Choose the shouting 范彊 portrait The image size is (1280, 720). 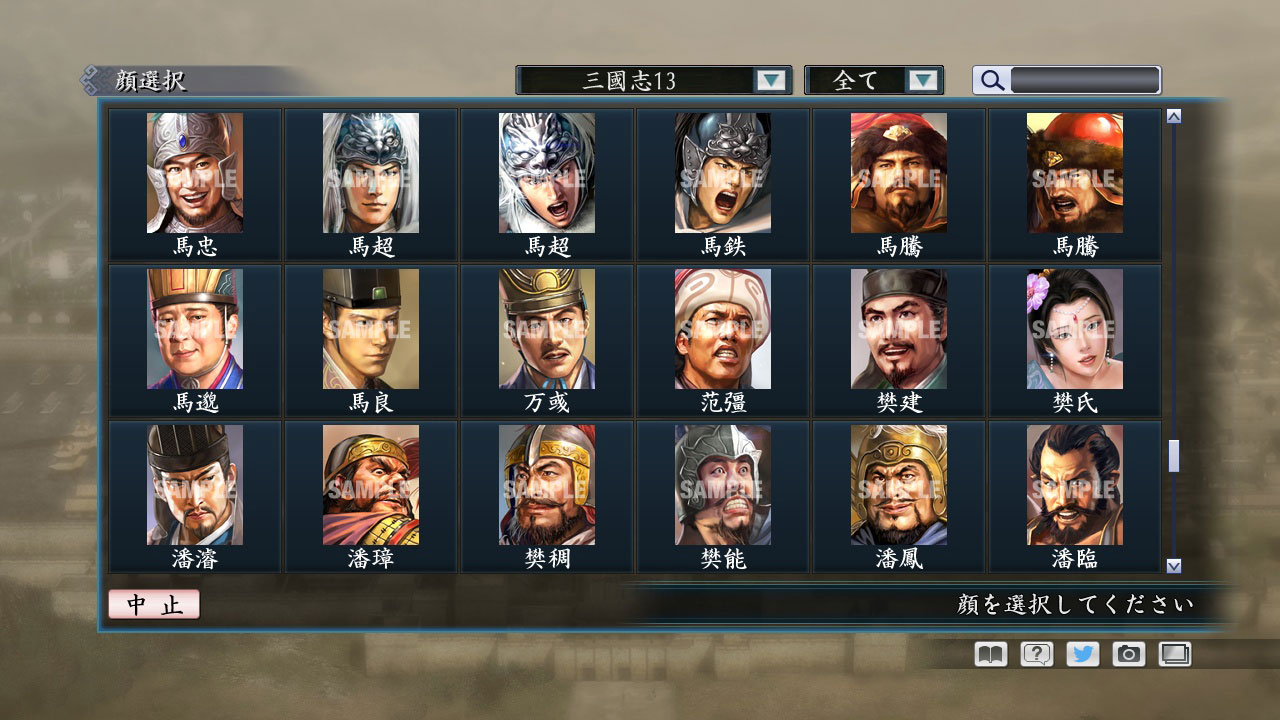tap(721, 327)
